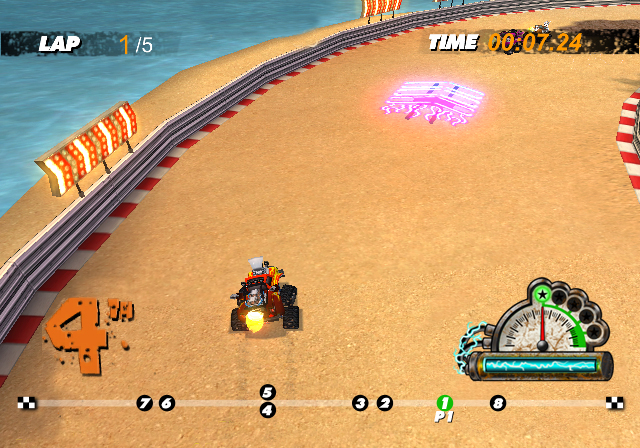Pick racer 2 marker on race tracker

click(x=385, y=403)
